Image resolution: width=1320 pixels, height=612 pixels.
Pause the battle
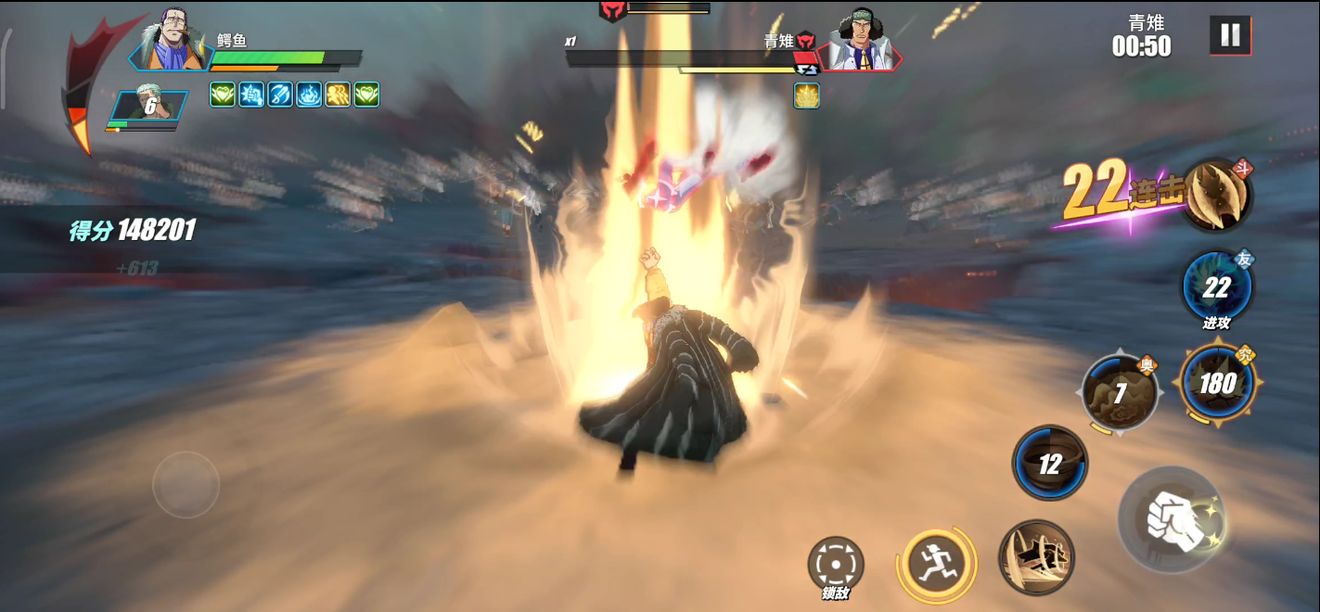tap(1230, 36)
